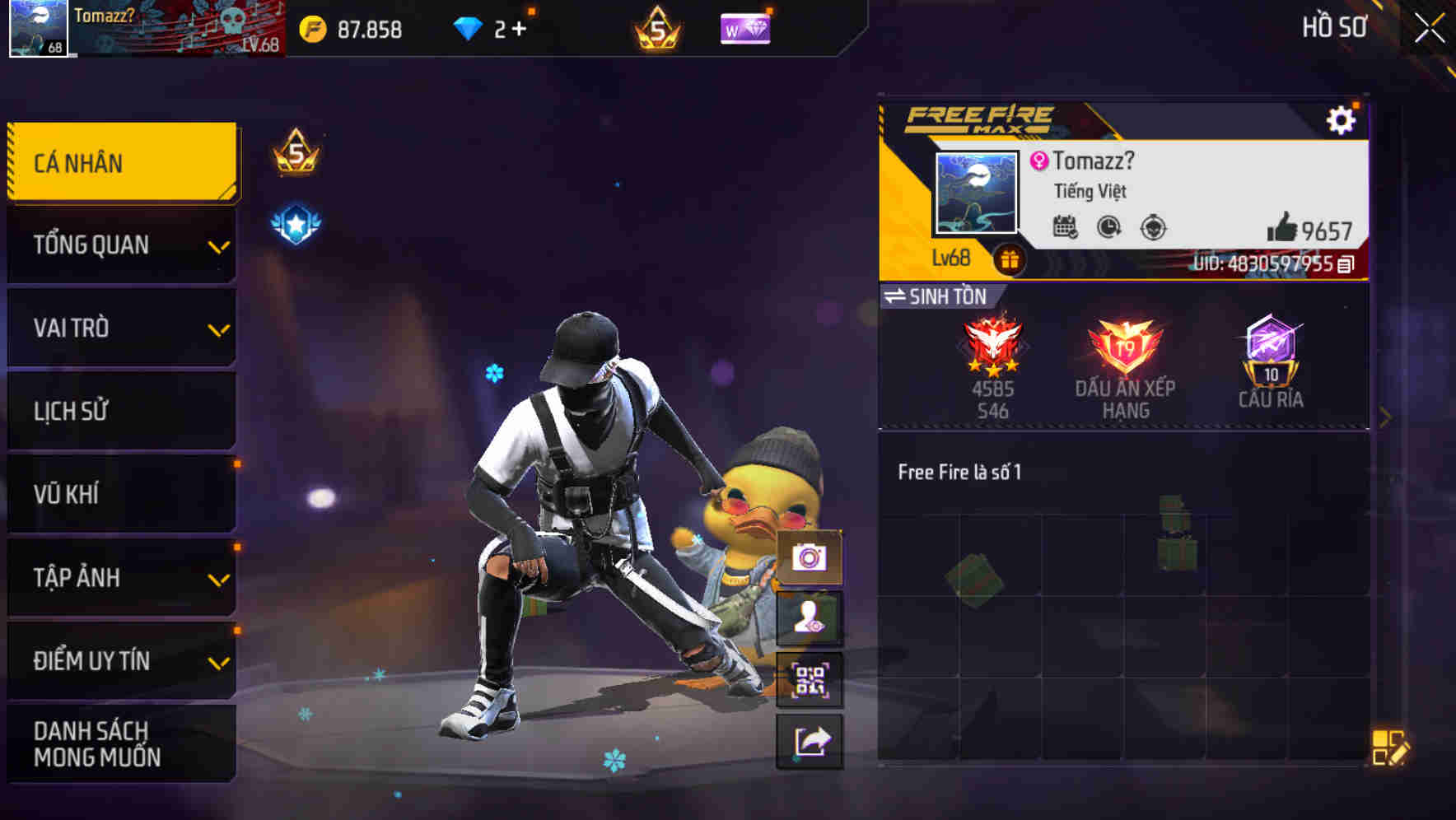1456x820 pixels.
Task: Click the signature text Free Fire là số 1
Action: click(x=960, y=472)
